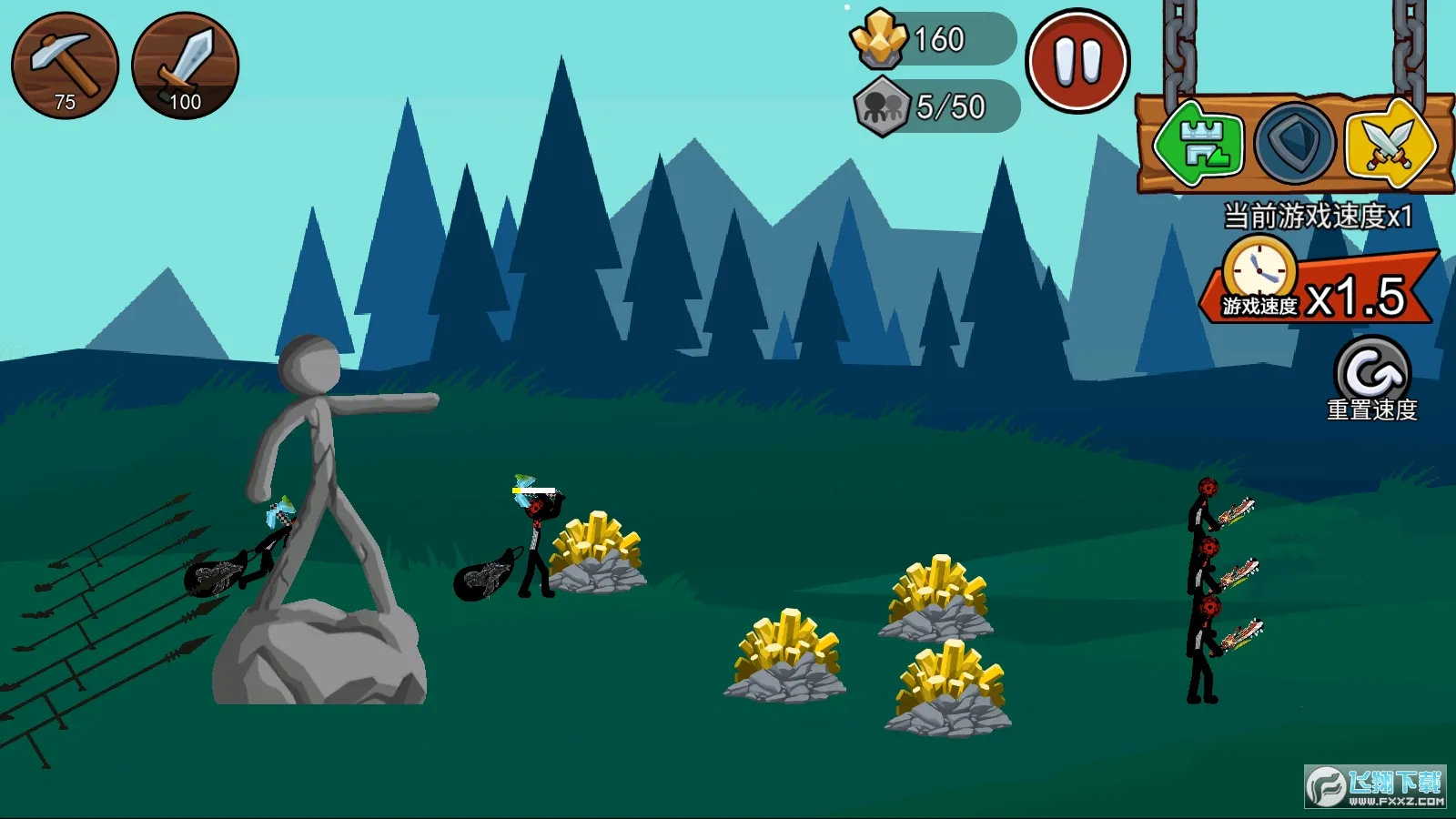1456x819 pixels.
Task: Order the army to attack with crossed swords
Action: point(1389,145)
